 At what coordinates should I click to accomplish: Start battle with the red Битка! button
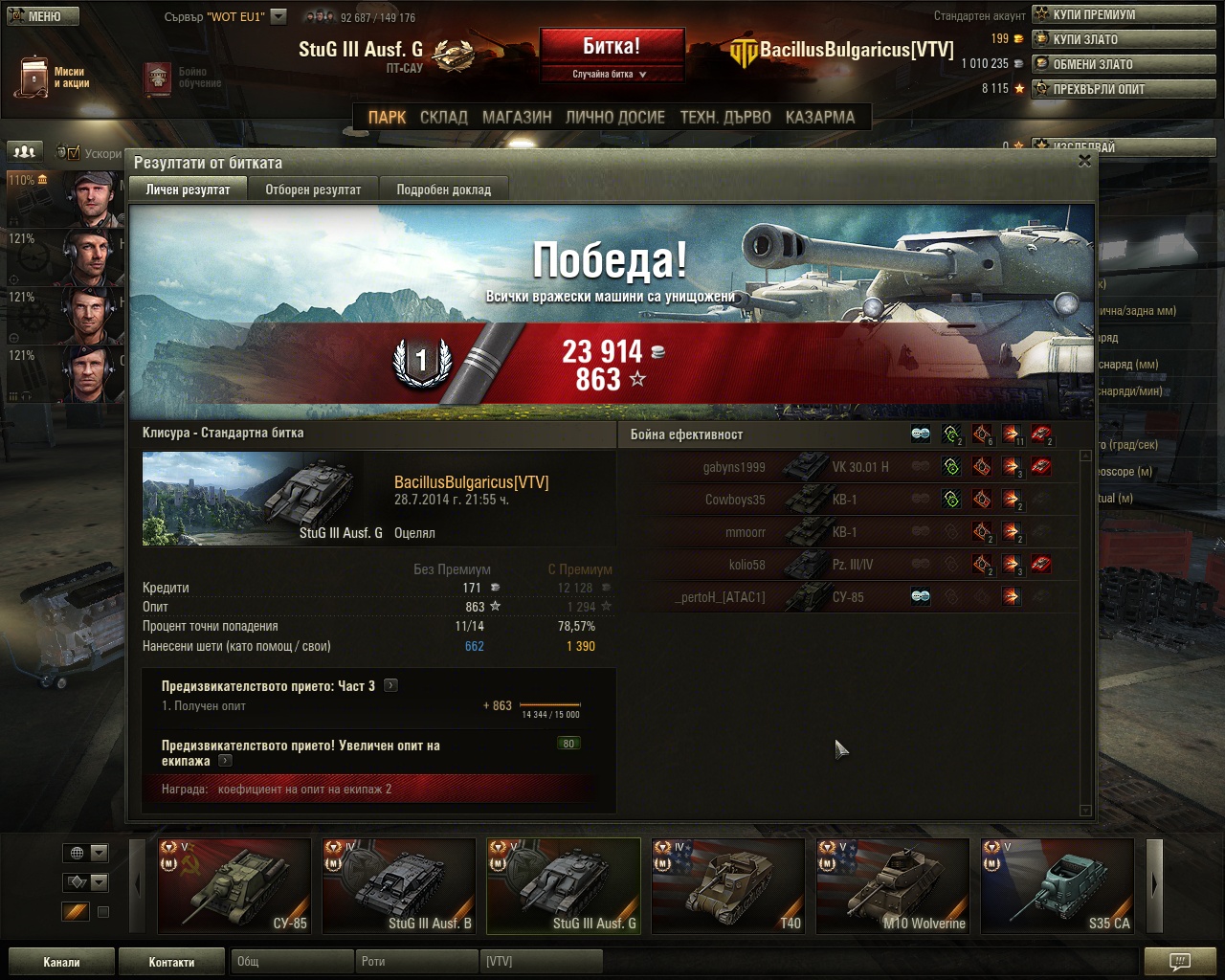coord(612,46)
